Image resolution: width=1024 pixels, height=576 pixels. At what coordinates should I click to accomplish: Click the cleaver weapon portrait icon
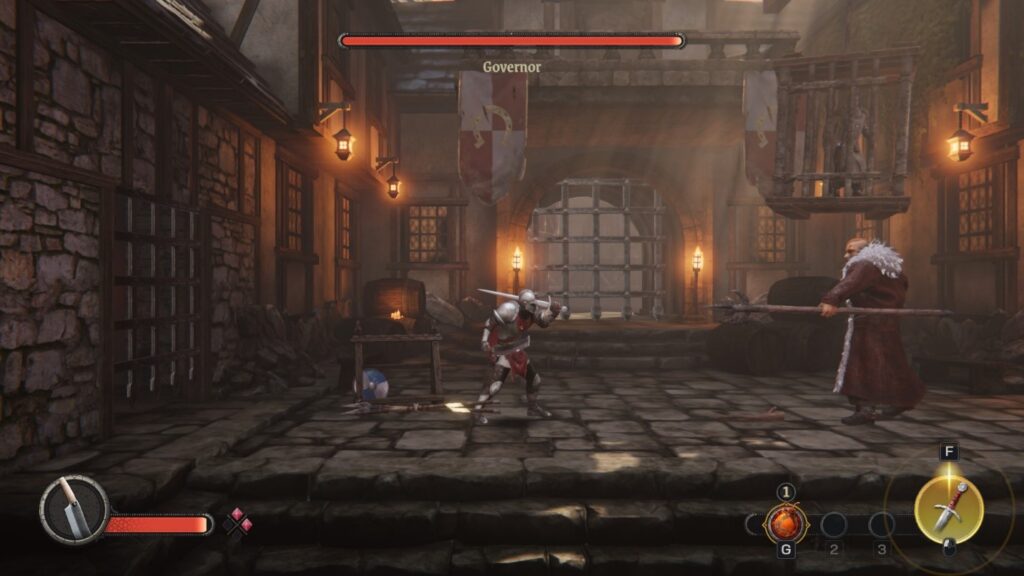click(74, 509)
